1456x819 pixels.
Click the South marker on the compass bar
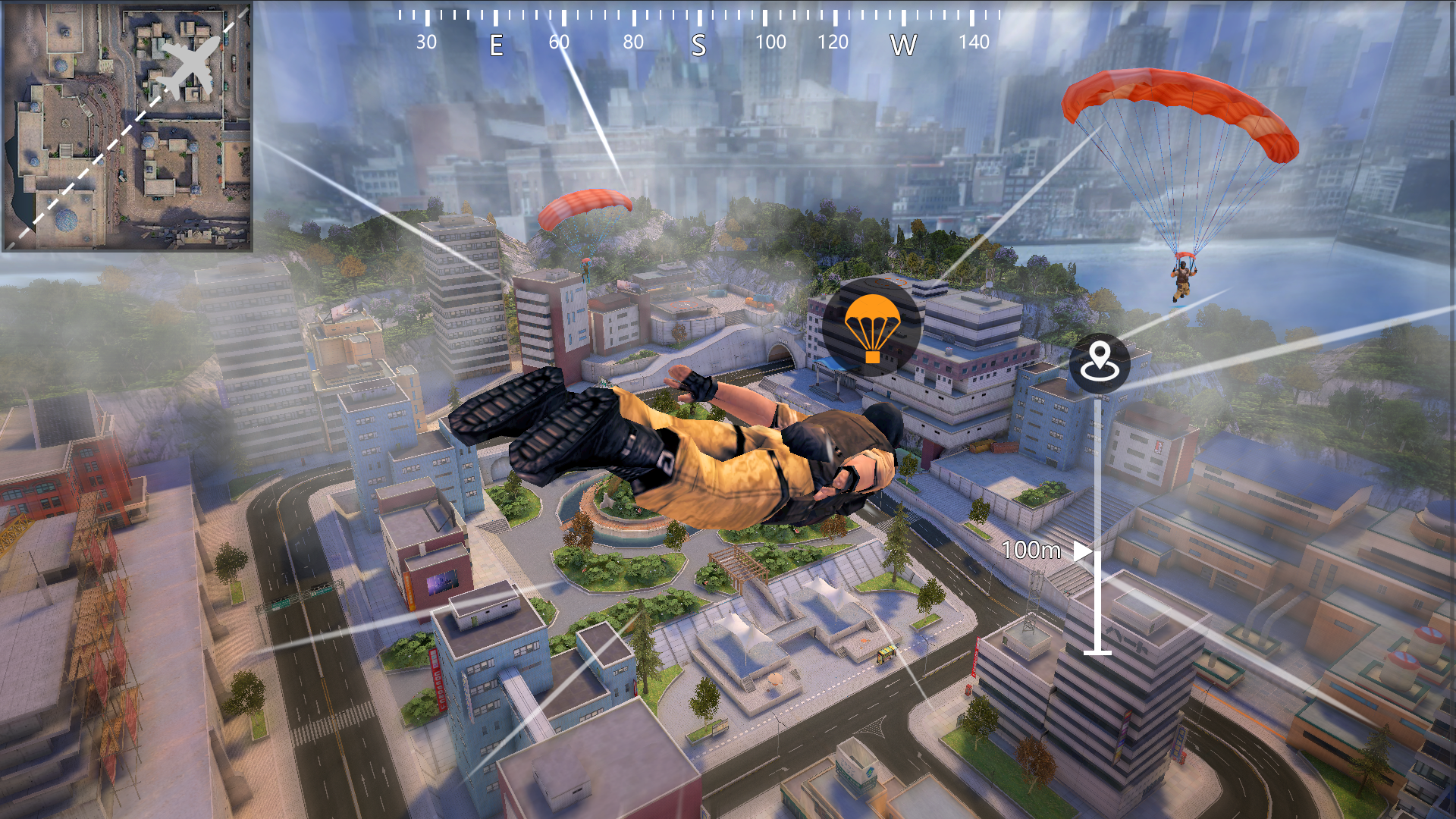(x=700, y=45)
